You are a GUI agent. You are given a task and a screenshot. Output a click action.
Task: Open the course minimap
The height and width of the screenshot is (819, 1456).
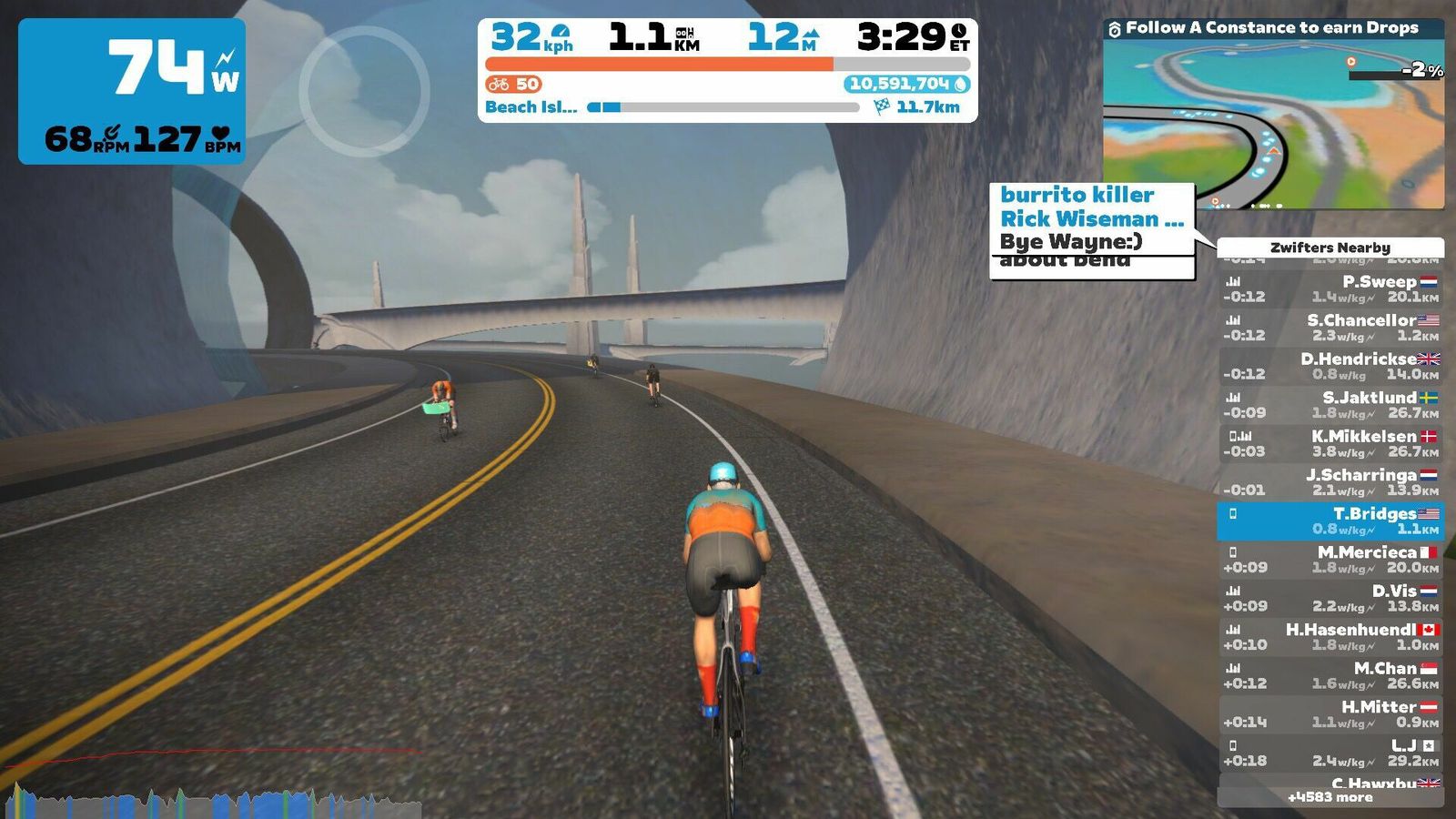pos(1273,124)
